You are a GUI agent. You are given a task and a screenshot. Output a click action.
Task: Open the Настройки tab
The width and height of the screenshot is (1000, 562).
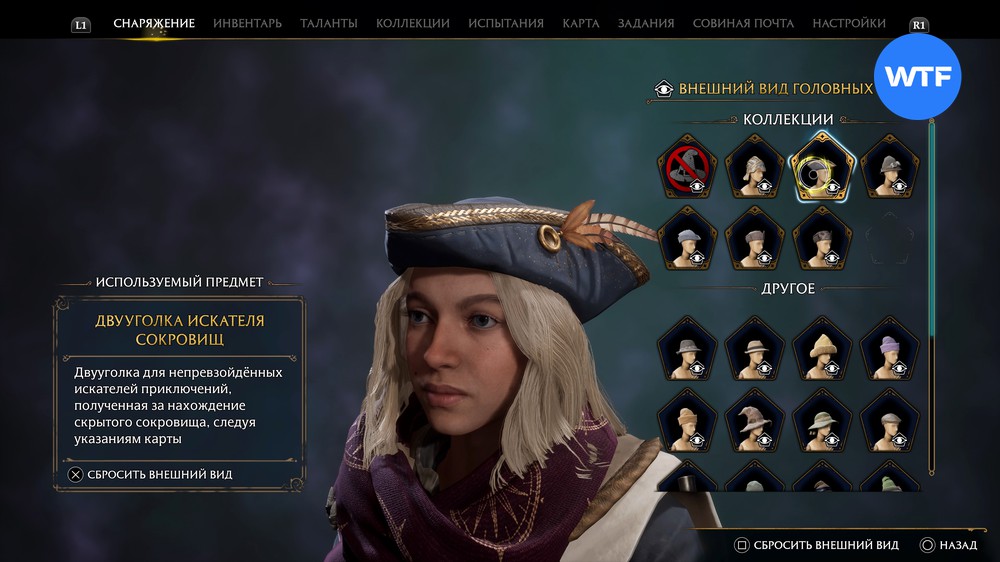click(x=849, y=23)
